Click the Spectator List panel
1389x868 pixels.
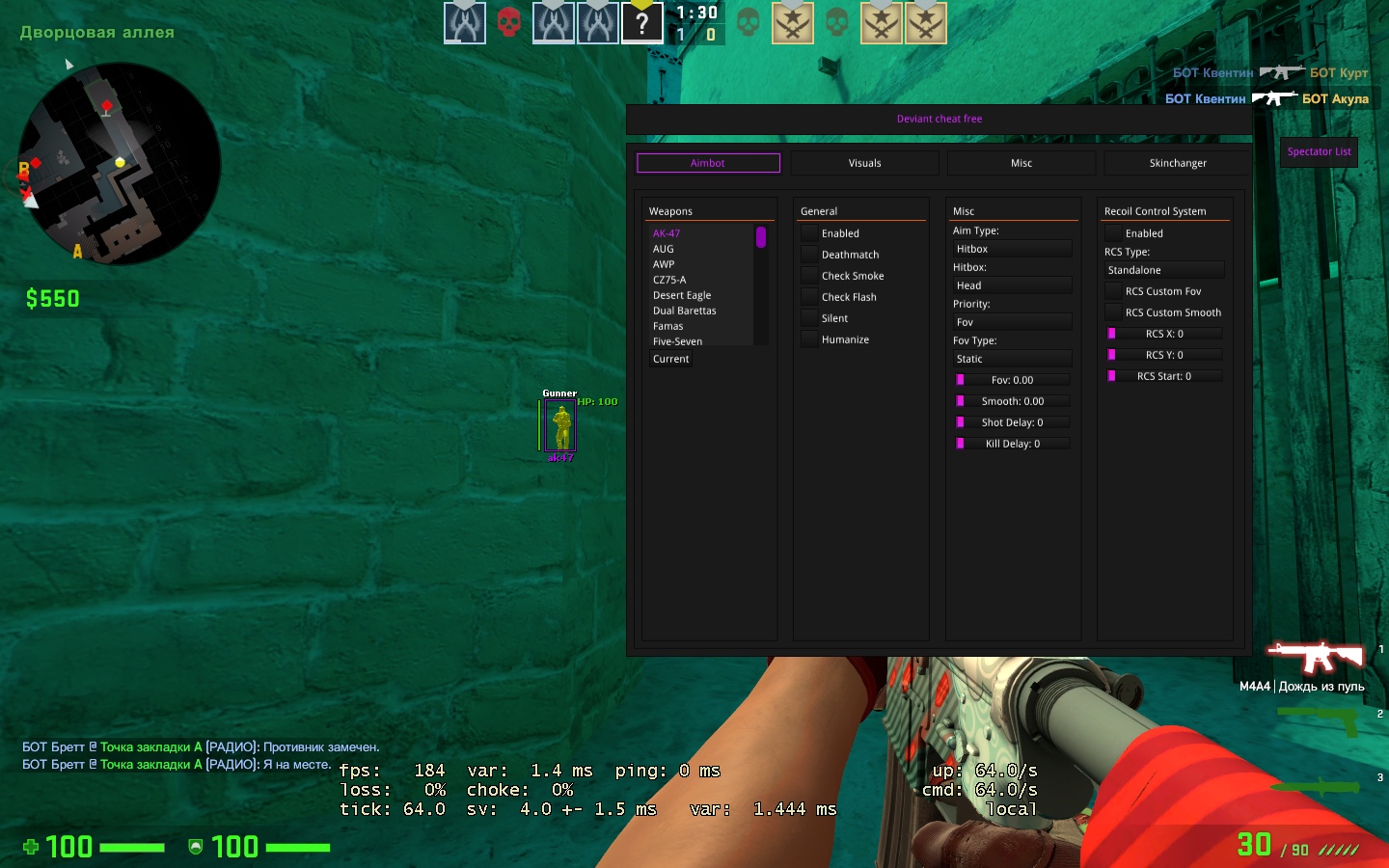tap(1319, 151)
